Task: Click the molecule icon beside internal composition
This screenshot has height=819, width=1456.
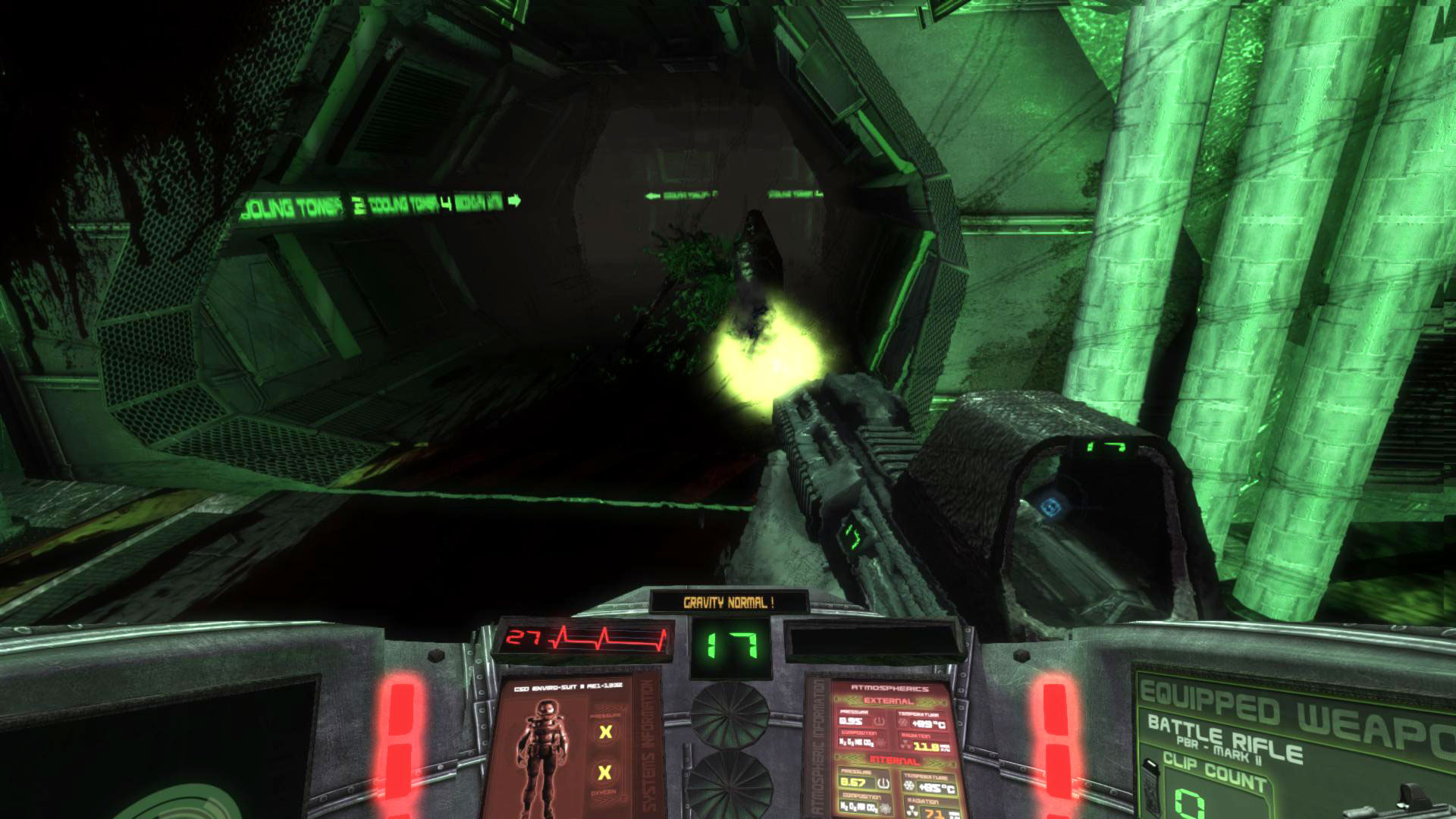Action: tap(885, 809)
